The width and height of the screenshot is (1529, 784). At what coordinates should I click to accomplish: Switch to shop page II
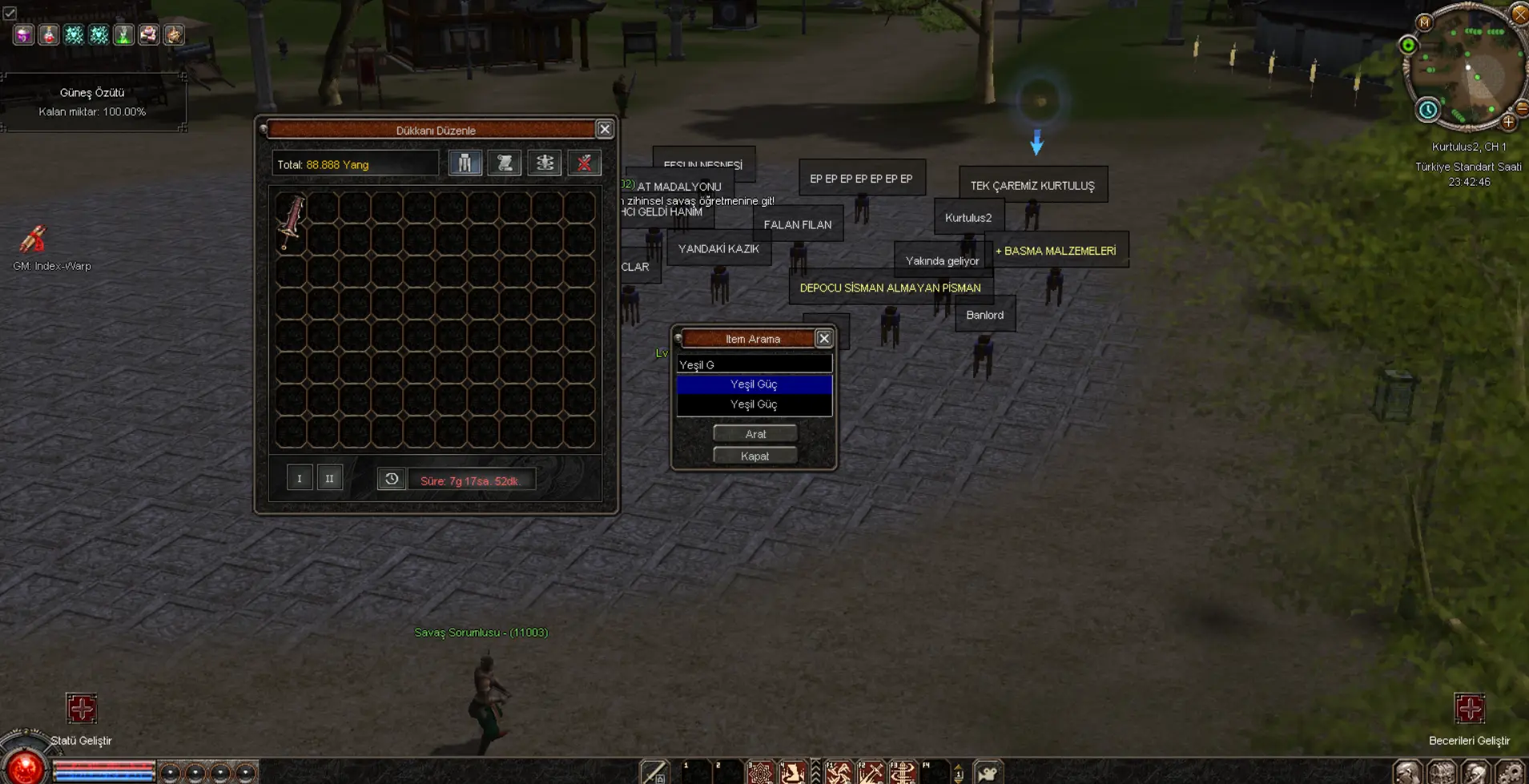pyautogui.click(x=329, y=479)
